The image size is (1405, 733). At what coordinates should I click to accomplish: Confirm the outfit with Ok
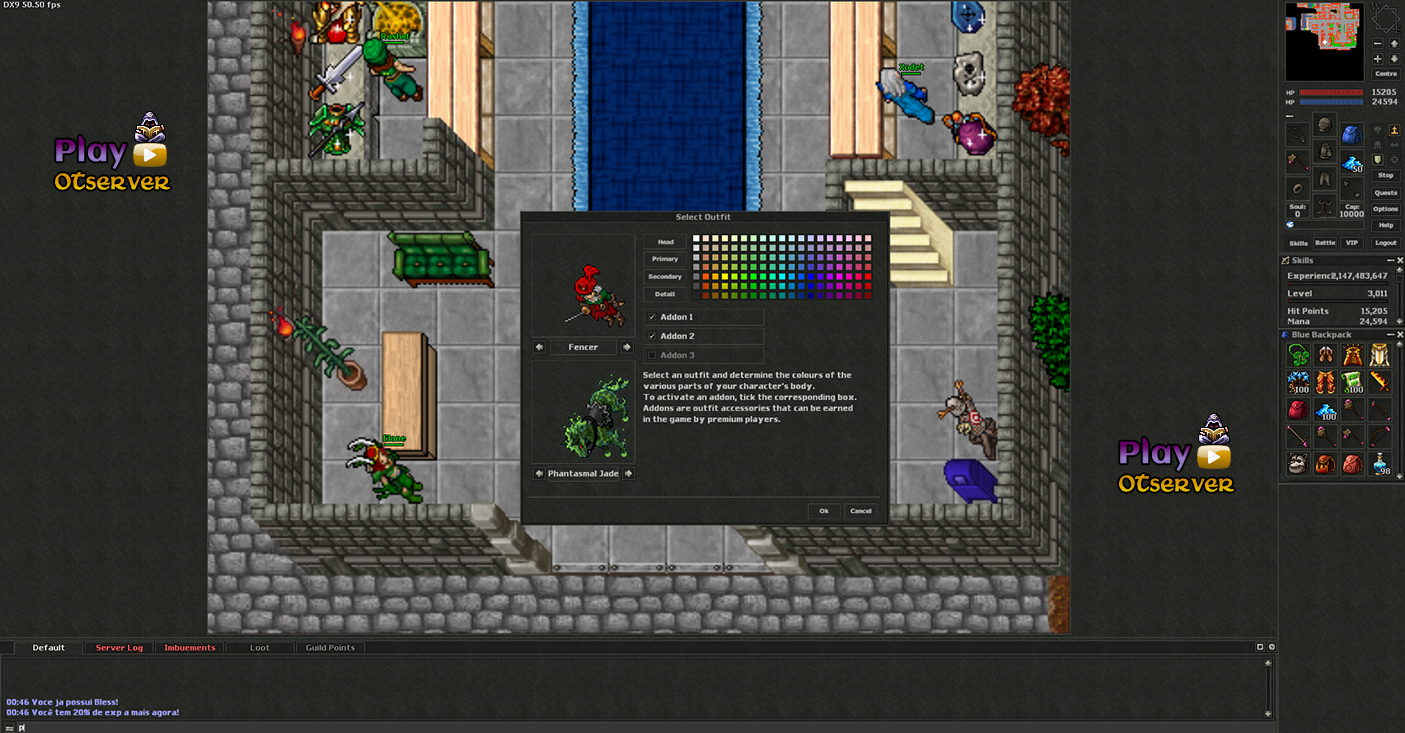824,511
